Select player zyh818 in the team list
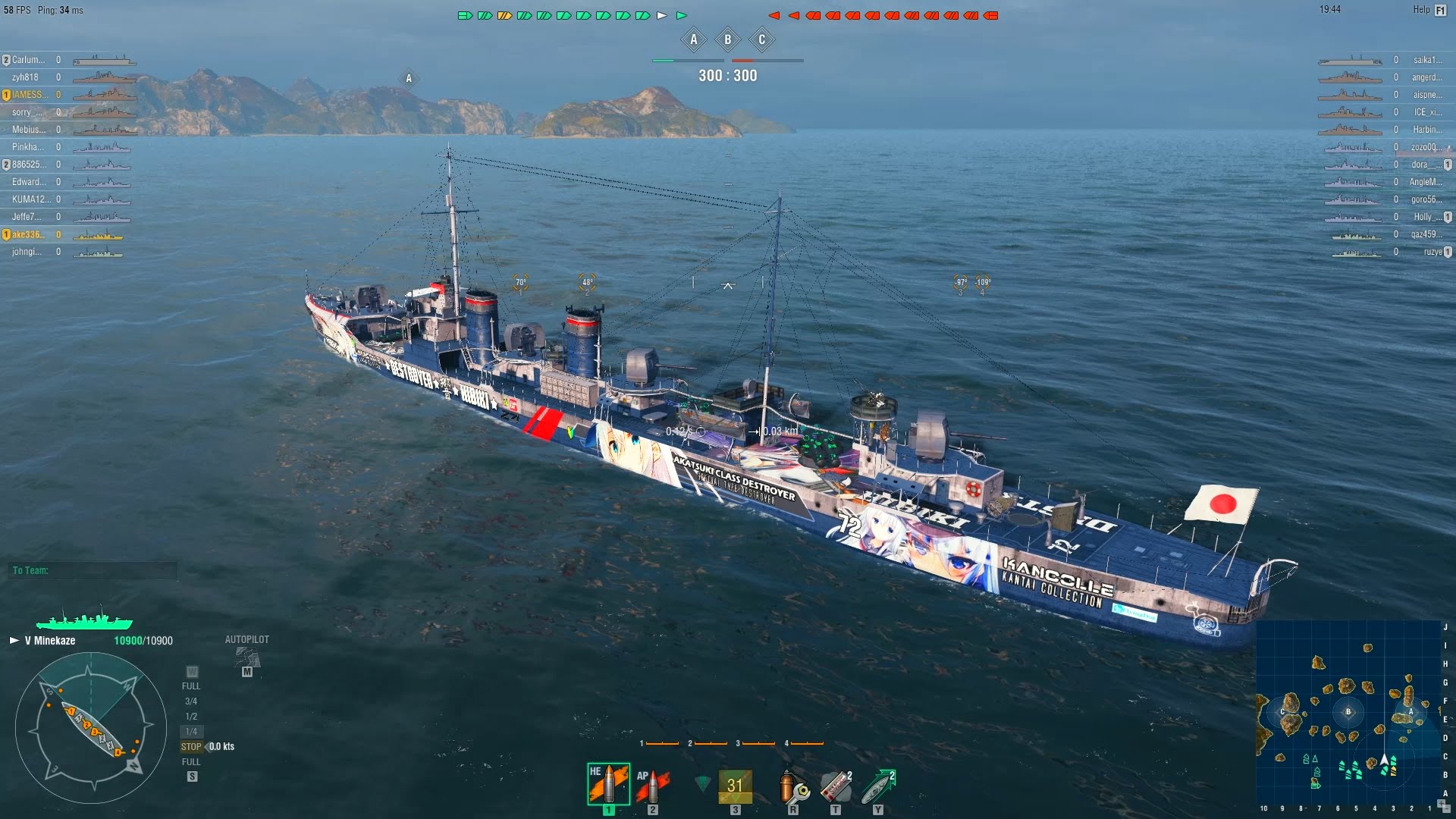 [25, 77]
